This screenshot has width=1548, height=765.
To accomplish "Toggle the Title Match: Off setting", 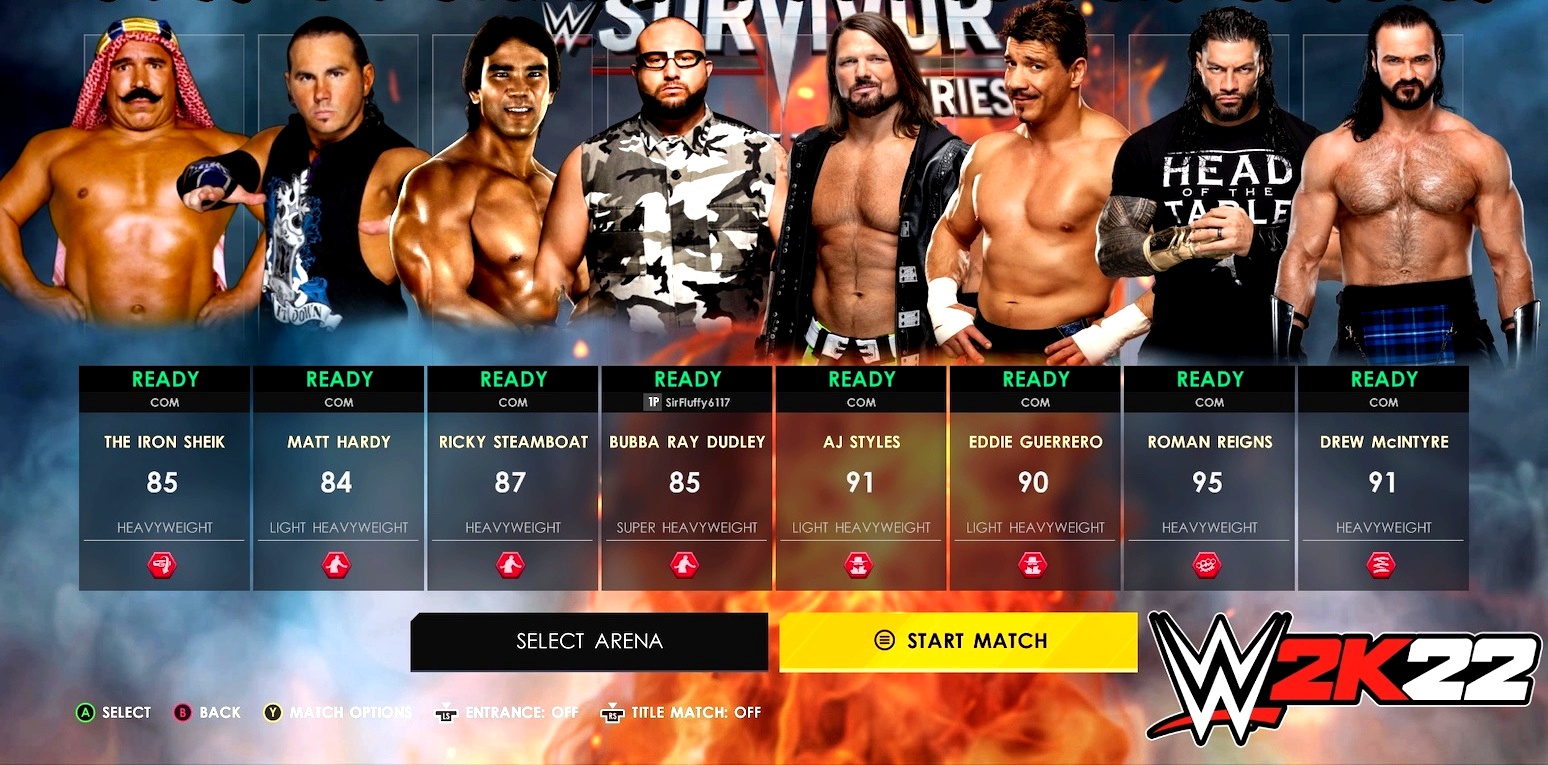I will coord(682,713).
